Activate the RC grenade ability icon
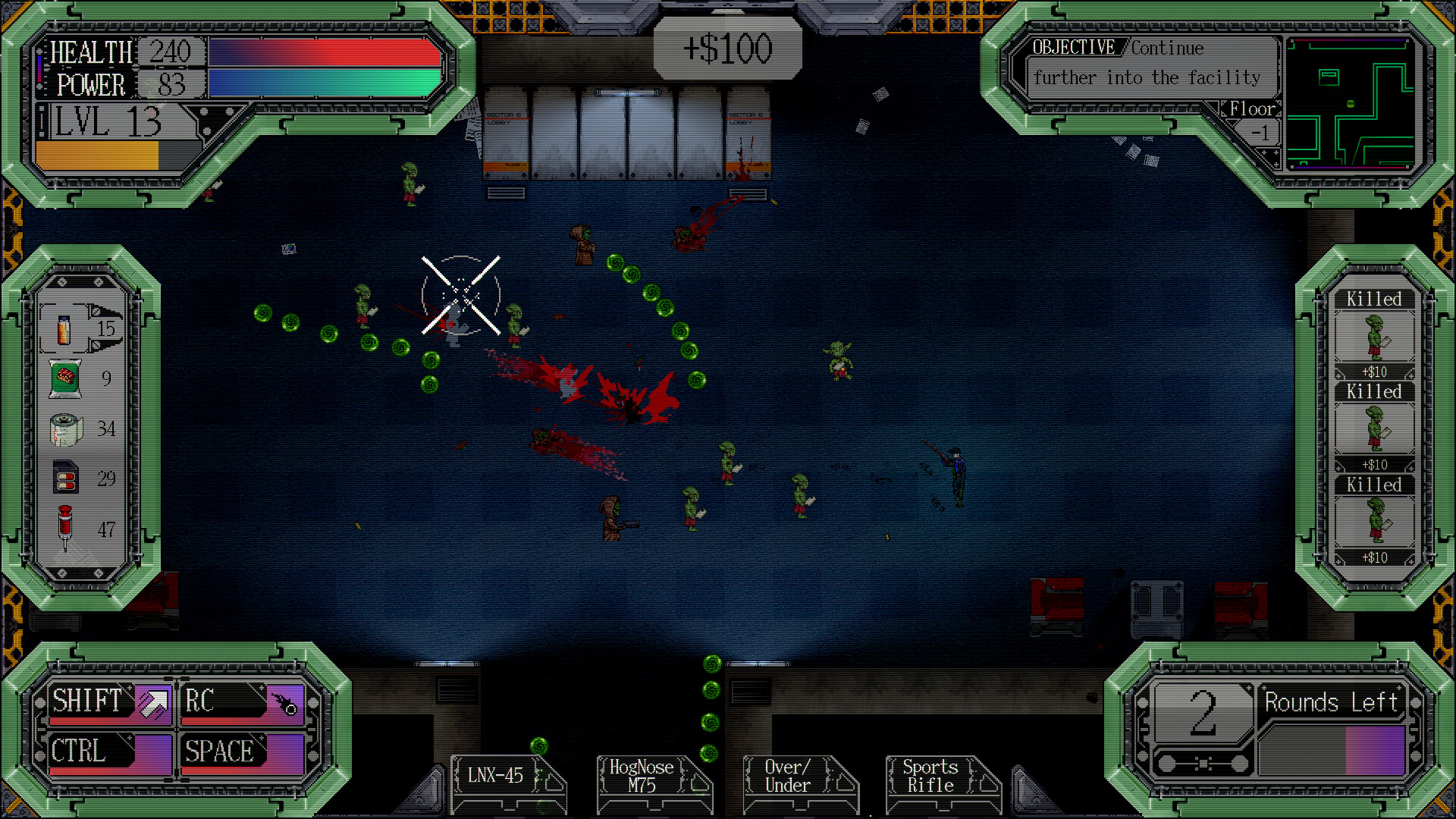The image size is (1456, 819). tap(285, 702)
